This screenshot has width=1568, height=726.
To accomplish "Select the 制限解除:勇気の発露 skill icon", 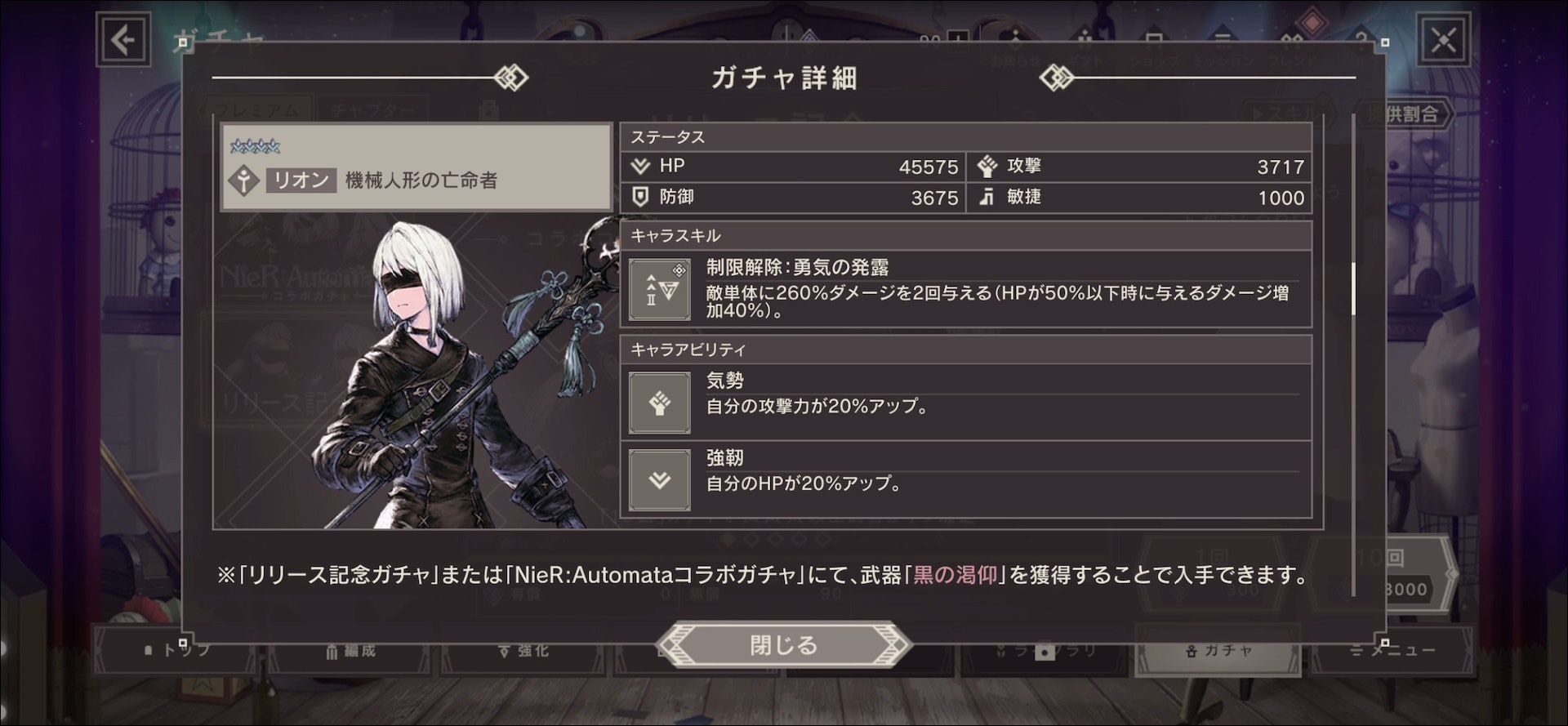I will (x=660, y=289).
